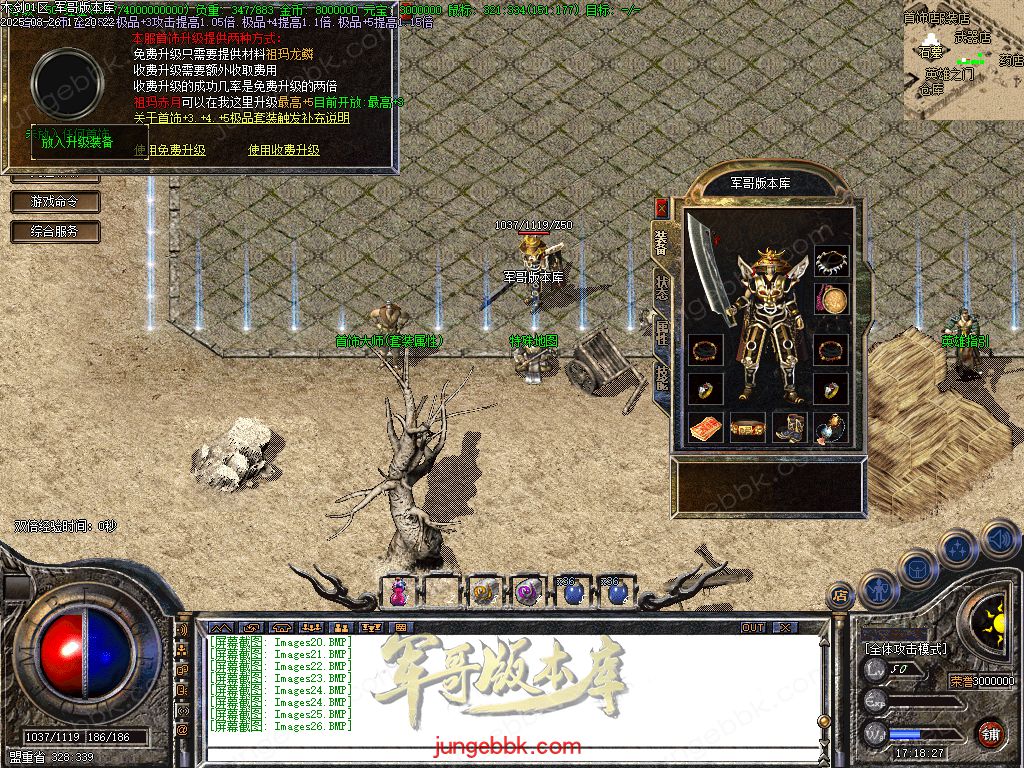The height and width of the screenshot is (768, 1024).
Task: Switch to the 状态 (status) tab
Action: pyautogui.click(x=662, y=286)
